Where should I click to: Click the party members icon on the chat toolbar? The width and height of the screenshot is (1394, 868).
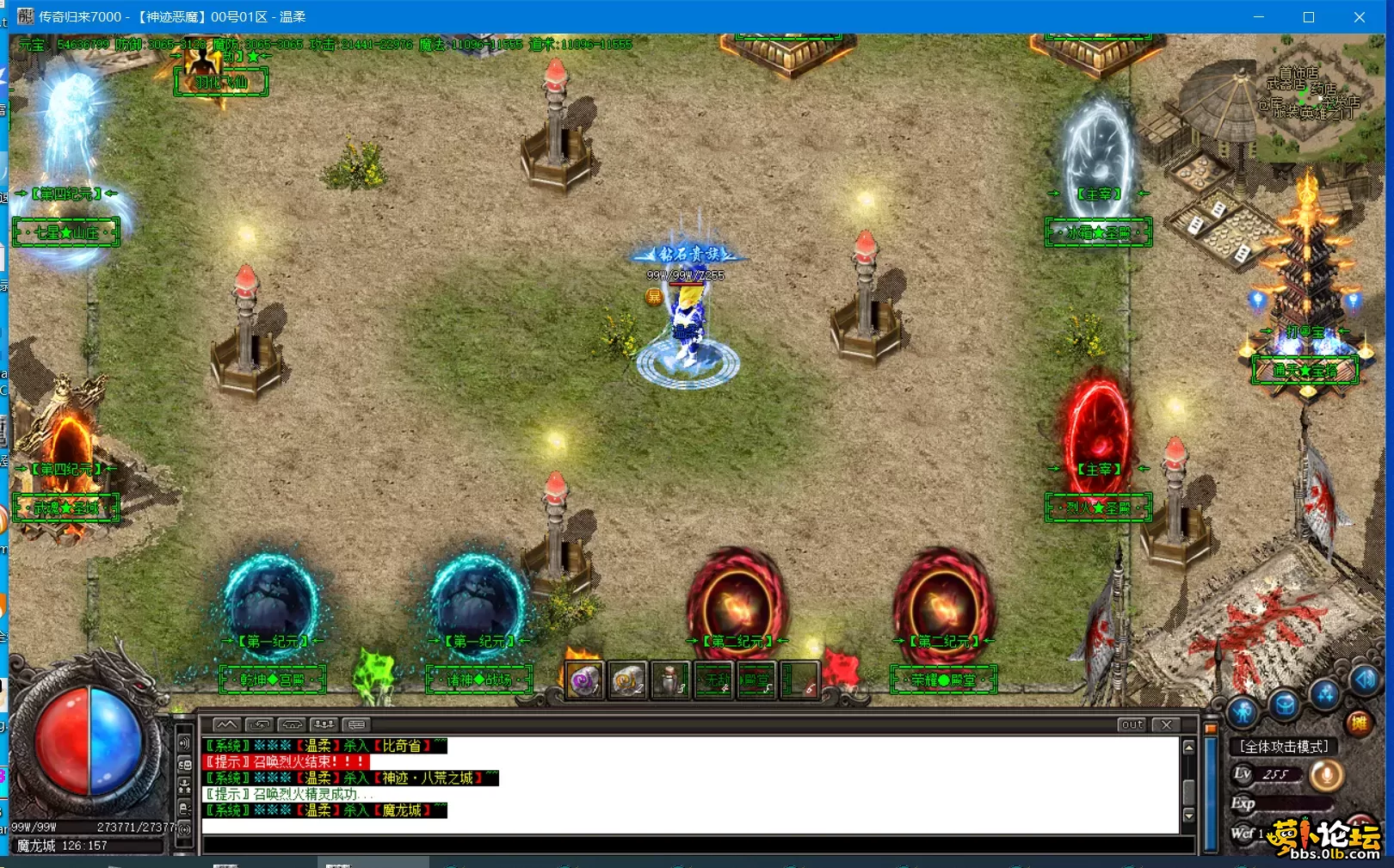323,723
